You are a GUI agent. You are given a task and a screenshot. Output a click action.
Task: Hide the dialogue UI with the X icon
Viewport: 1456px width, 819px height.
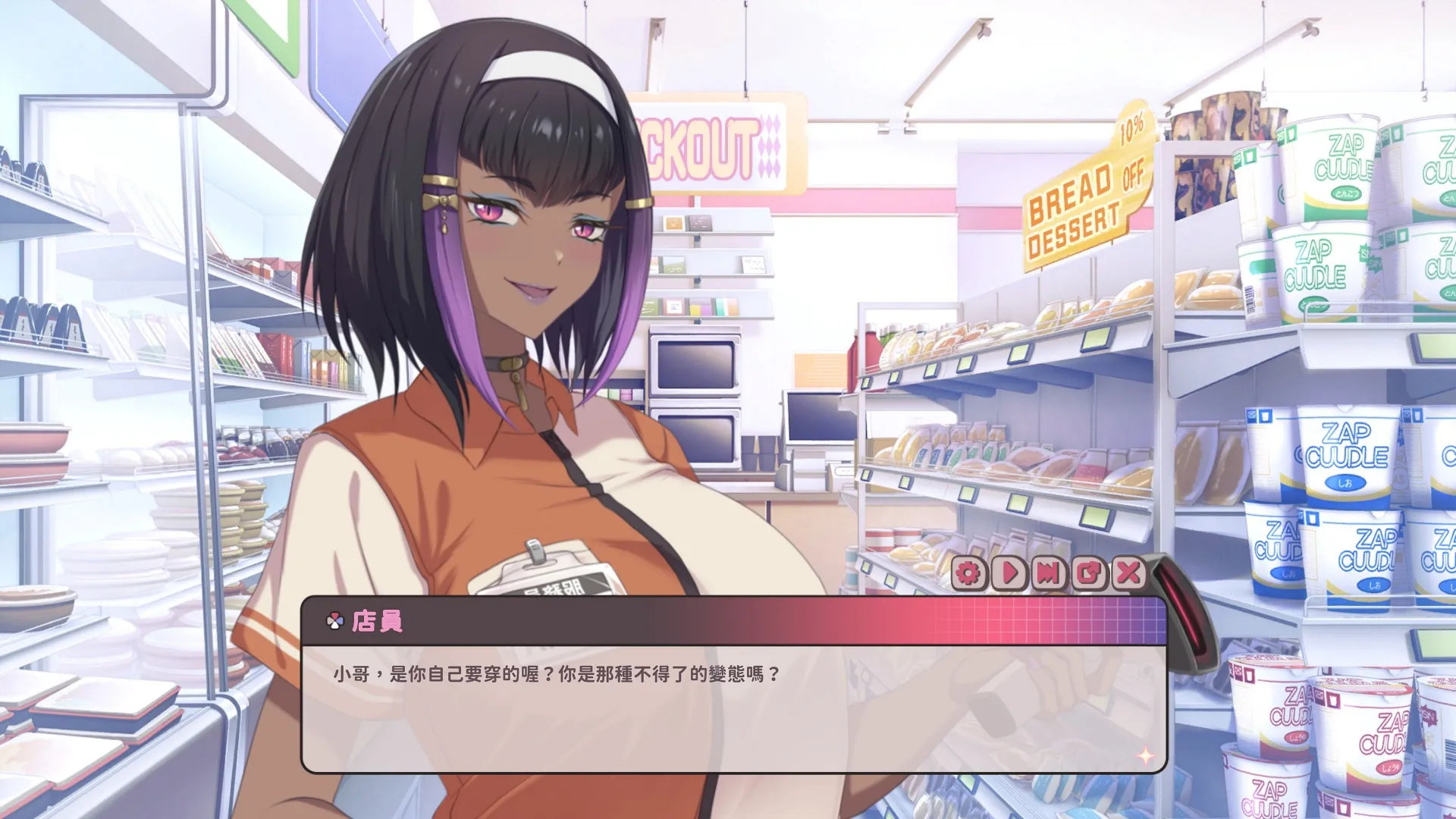1128,573
